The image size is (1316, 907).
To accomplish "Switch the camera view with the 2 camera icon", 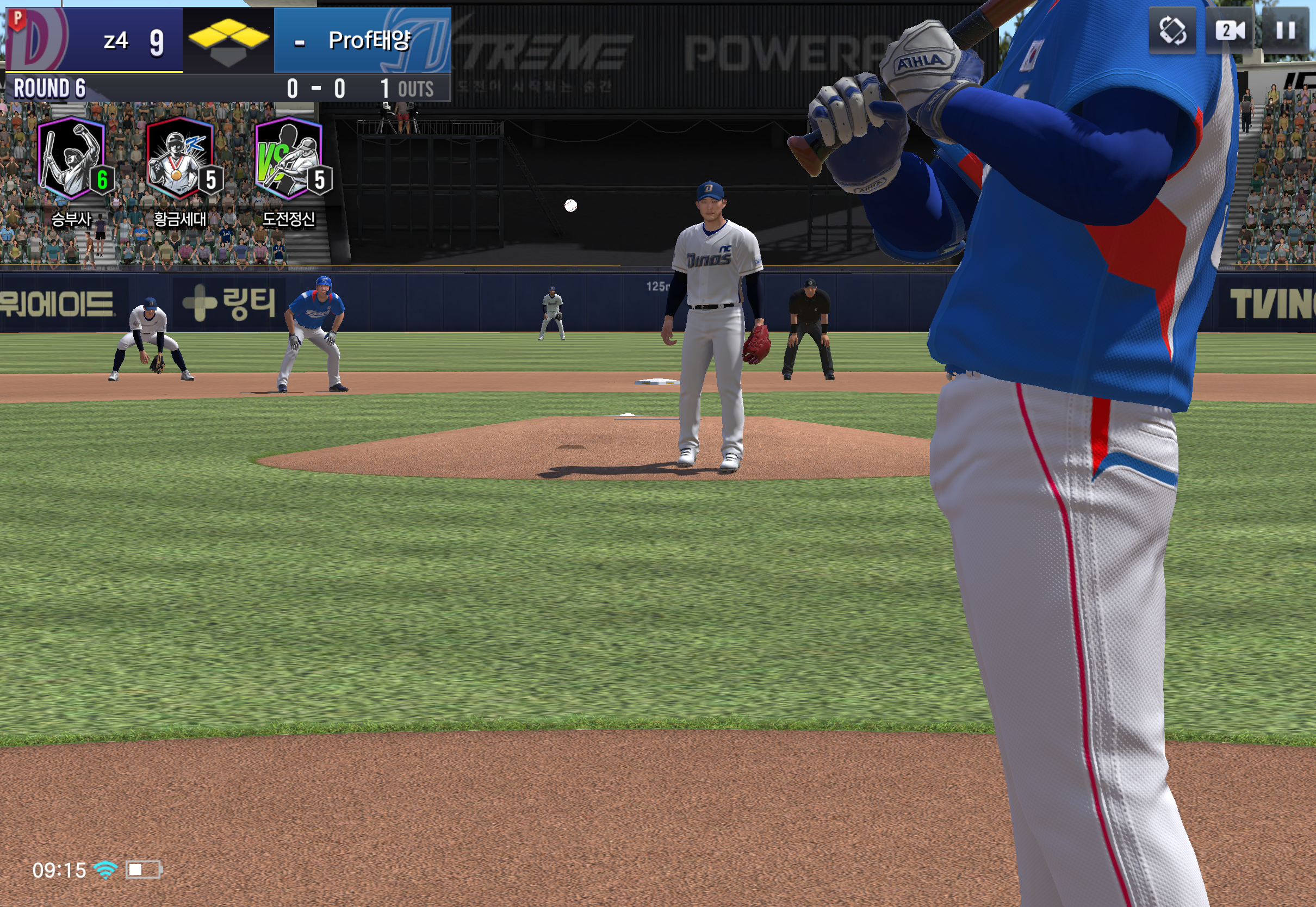I will [1230, 29].
